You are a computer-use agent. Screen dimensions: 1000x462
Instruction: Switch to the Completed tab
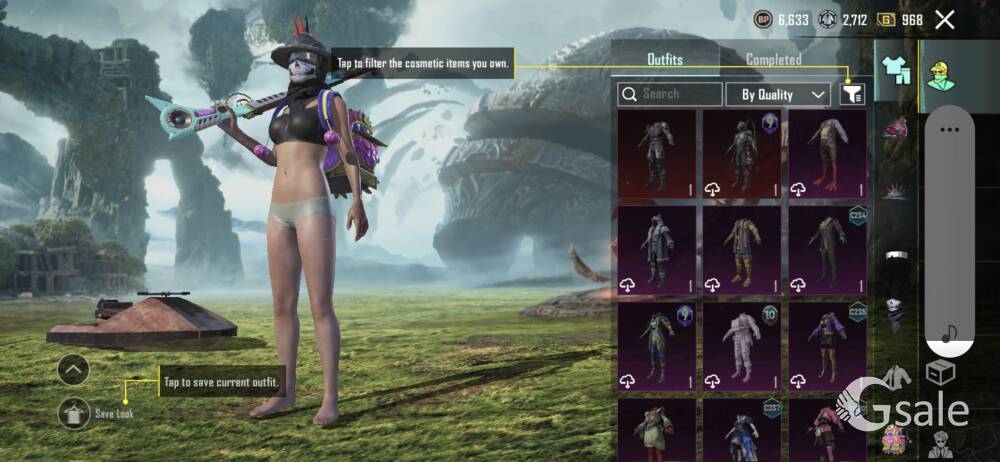[x=773, y=60]
